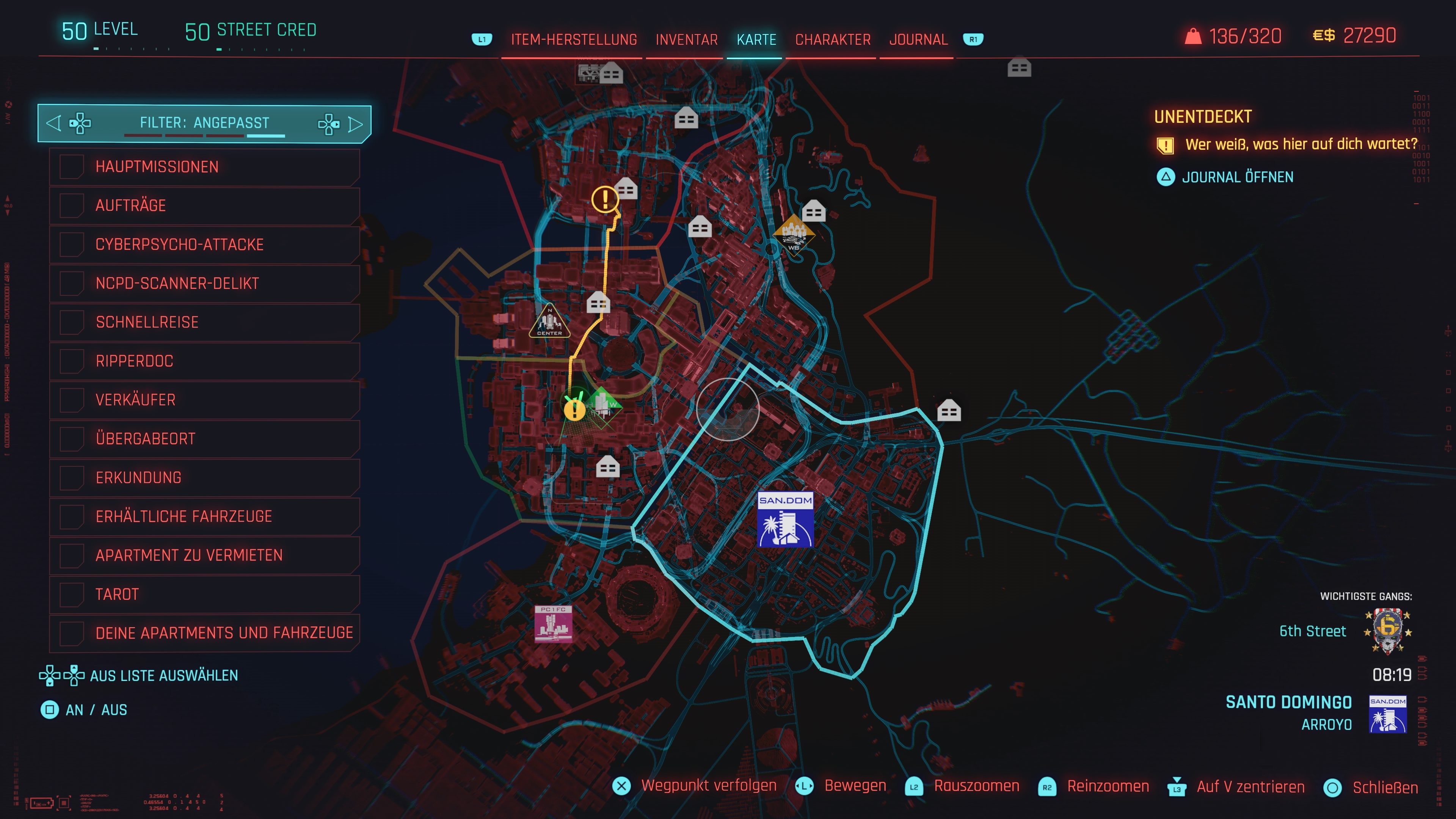Click the left arrow on the filter selector
The image size is (1456, 819).
point(54,123)
